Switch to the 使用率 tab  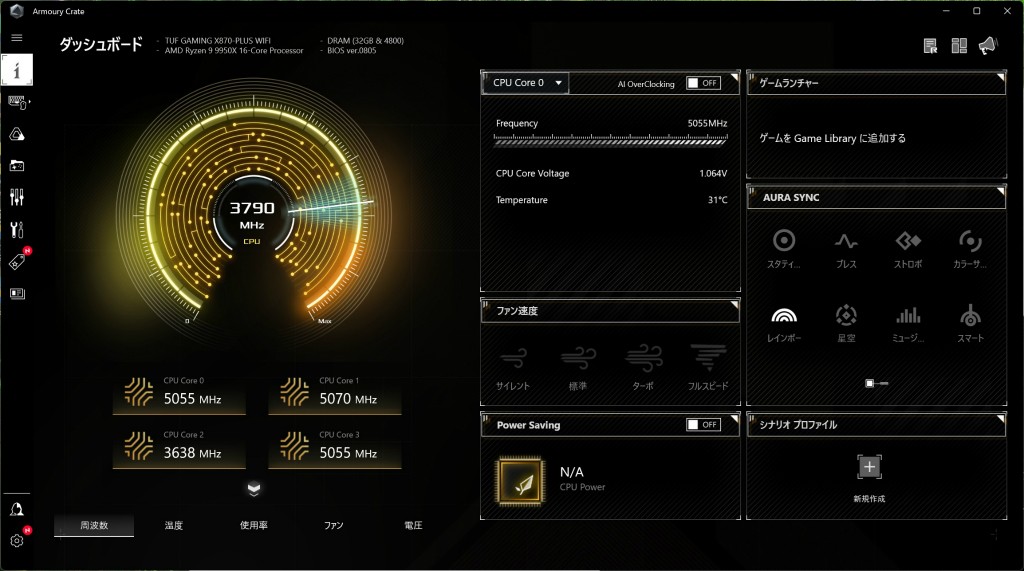(253, 525)
